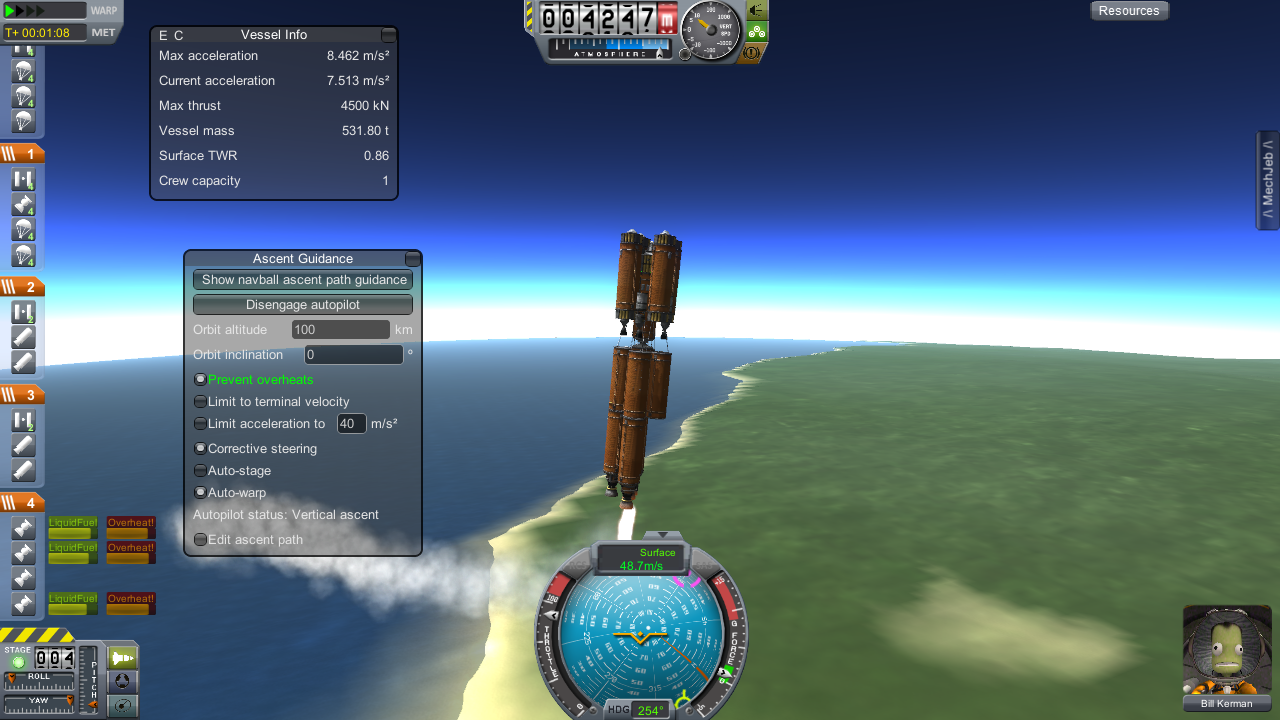Close the Vessel Info window

click(389, 35)
